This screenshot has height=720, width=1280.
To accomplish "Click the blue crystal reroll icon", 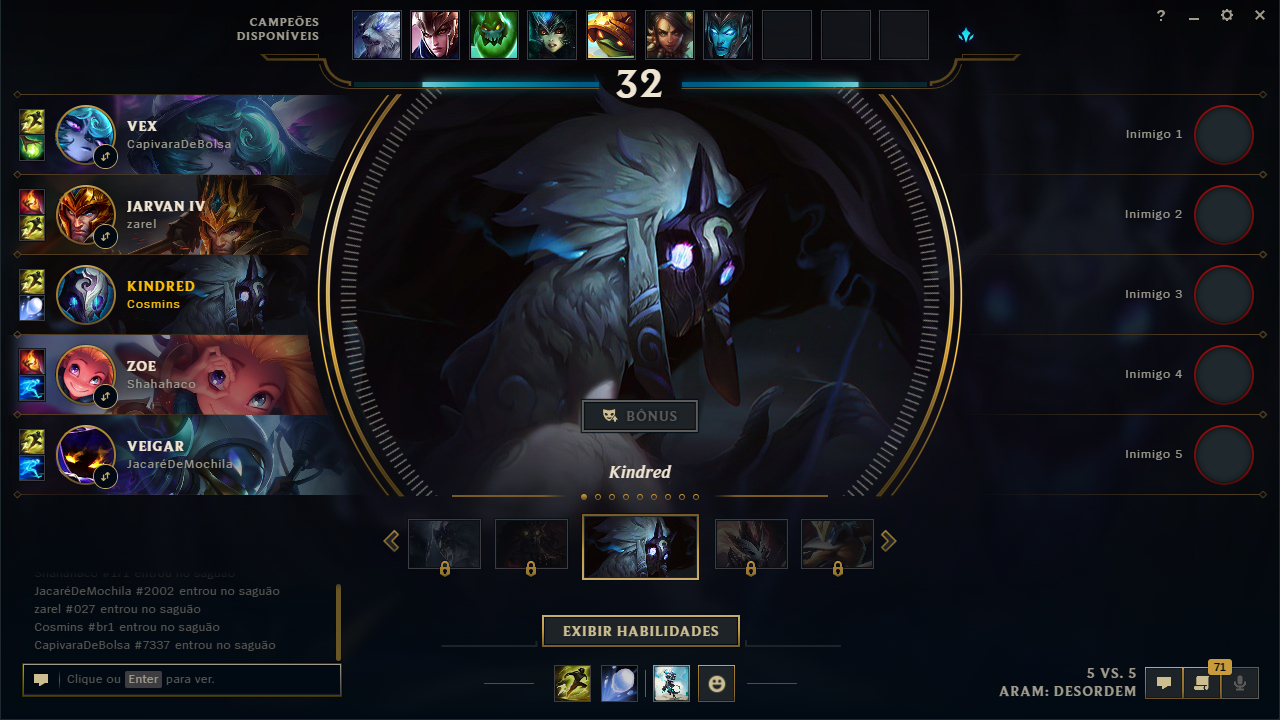I will pyautogui.click(x=966, y=35).
